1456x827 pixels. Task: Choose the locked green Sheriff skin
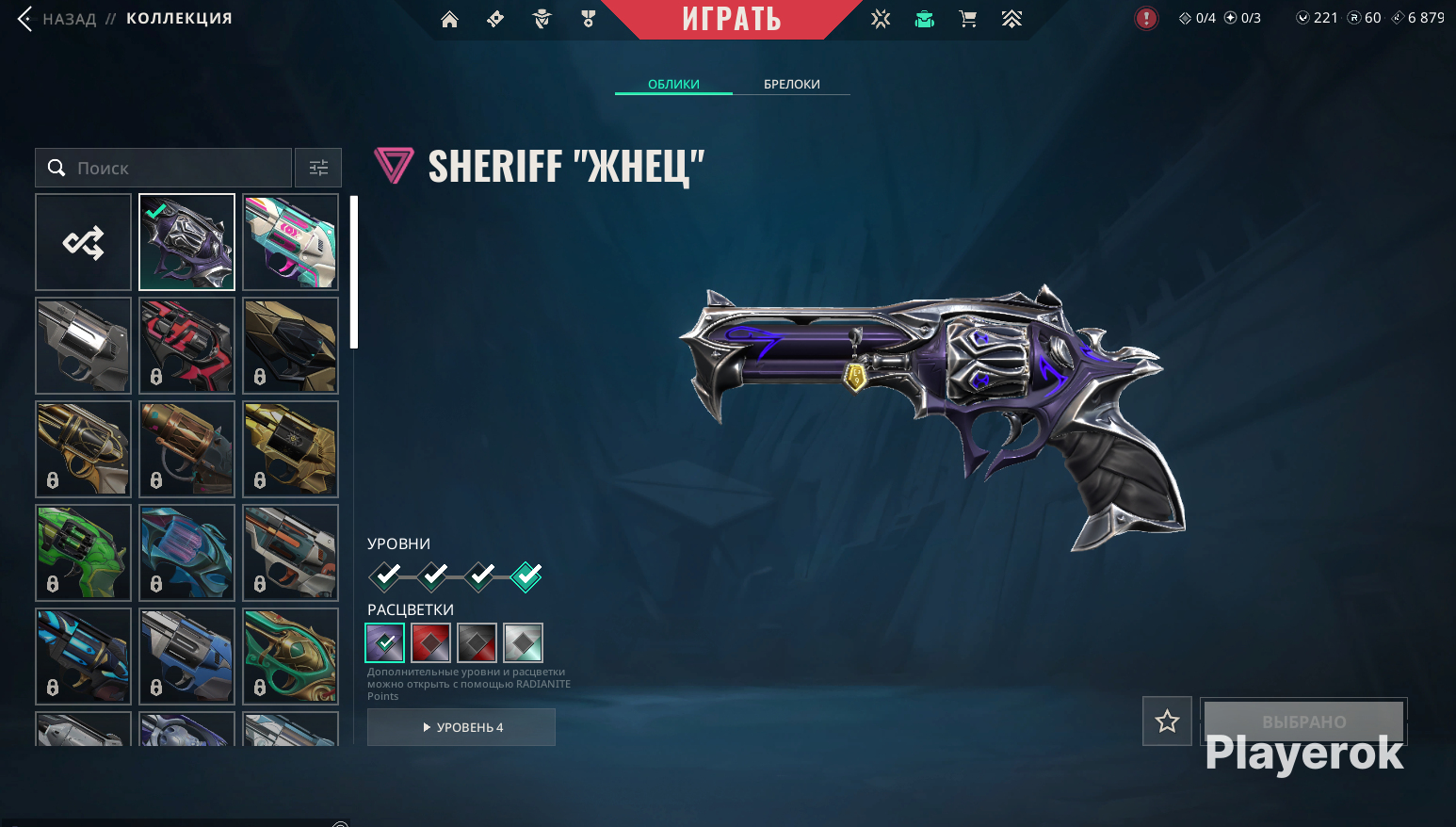tap(84, 553)
